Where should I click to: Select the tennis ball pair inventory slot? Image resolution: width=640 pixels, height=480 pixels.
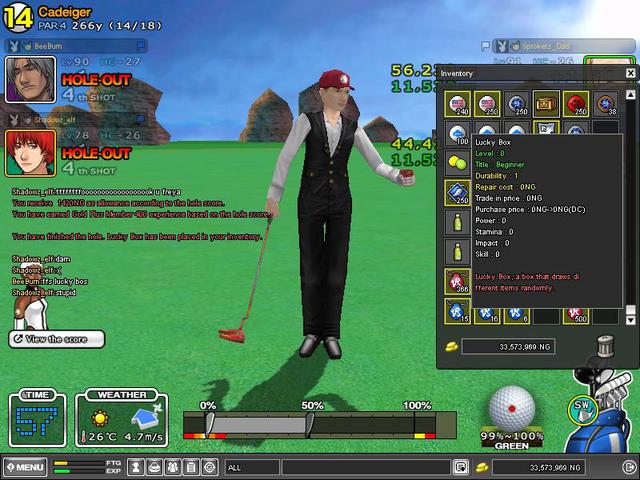click(459, 161)
